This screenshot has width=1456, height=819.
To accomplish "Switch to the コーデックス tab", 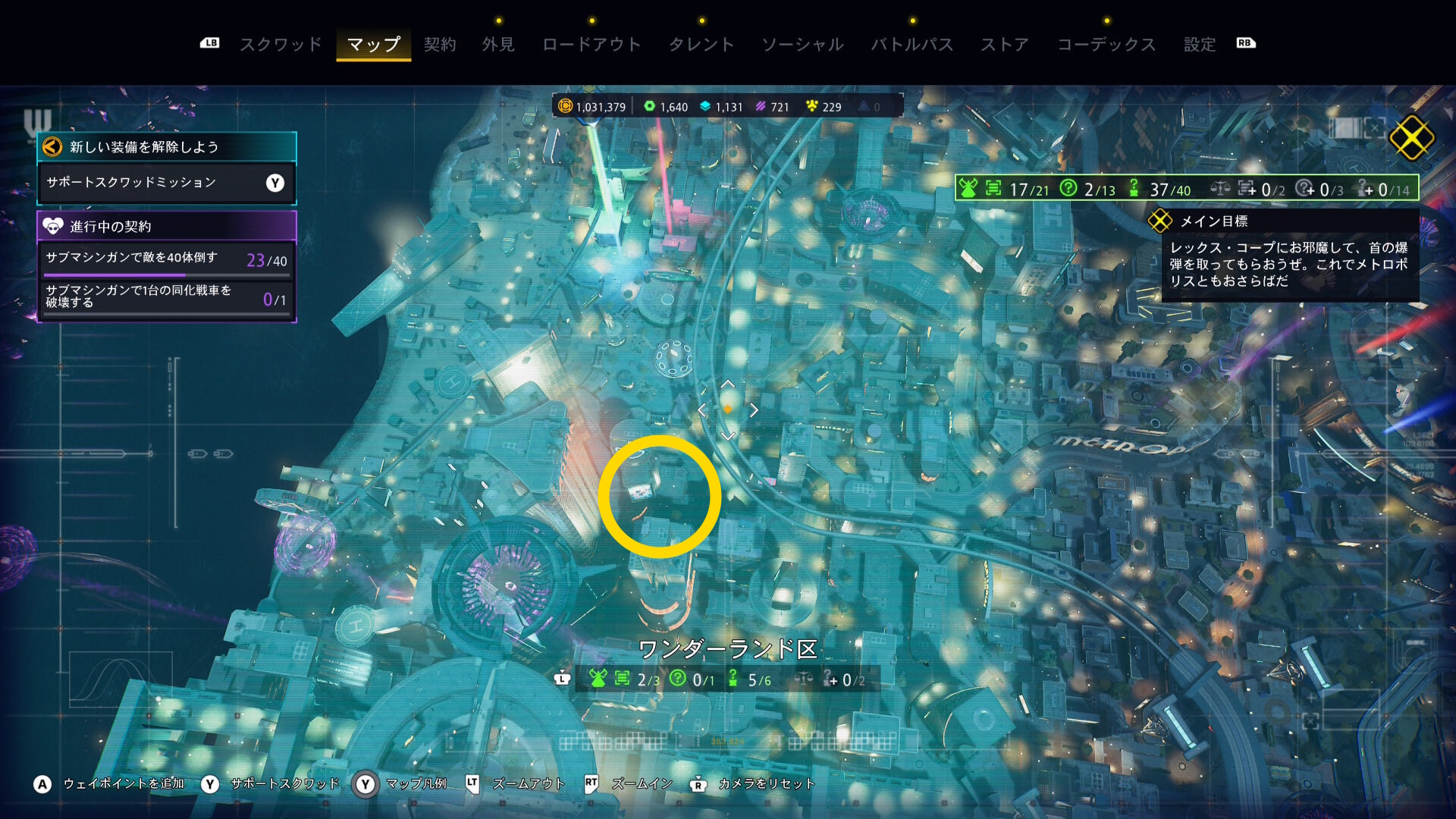I will pos(1106,45).
